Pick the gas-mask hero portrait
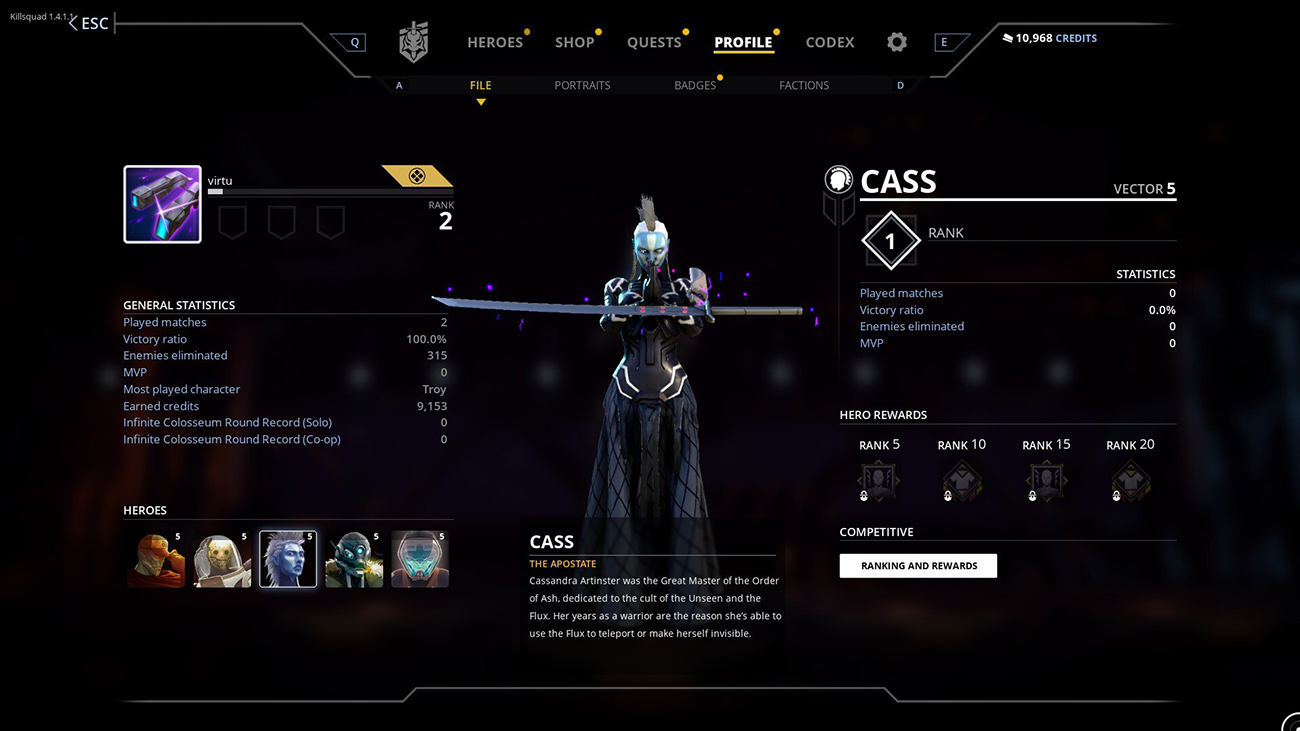 pyautogui.click(x=354, y=559)
